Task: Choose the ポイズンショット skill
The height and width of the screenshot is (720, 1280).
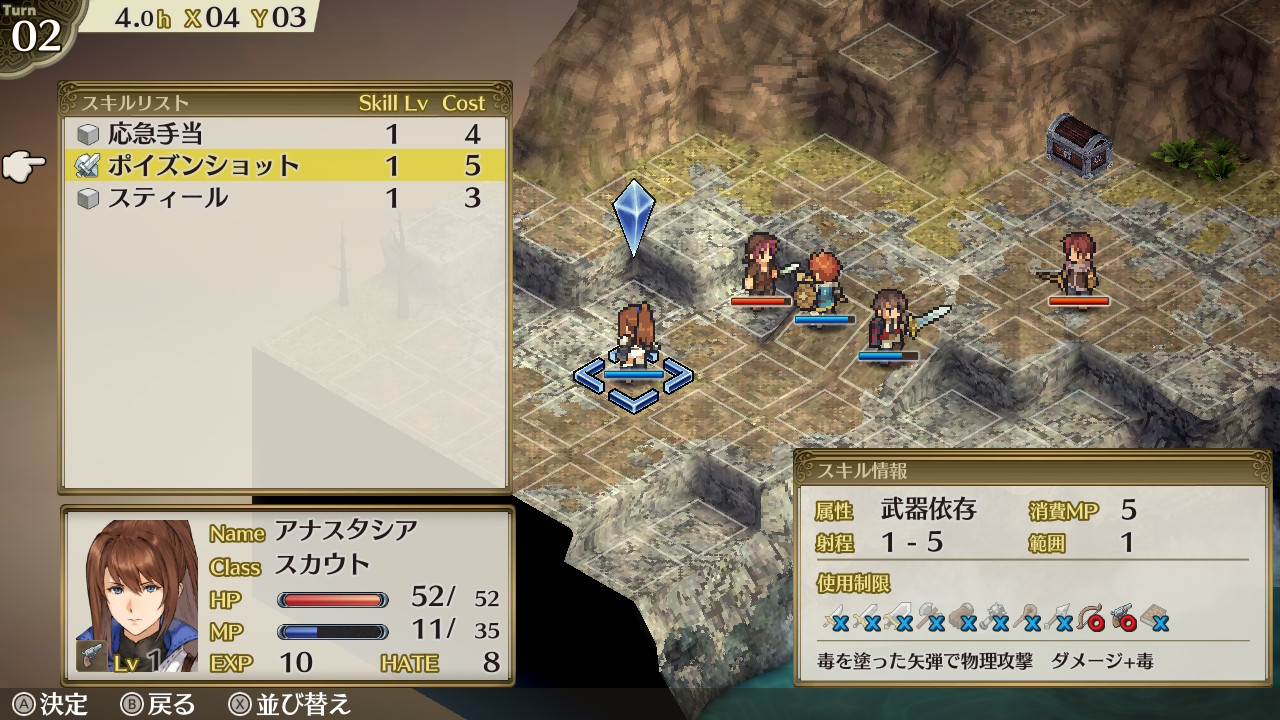Action: click(x=203, y=166)
